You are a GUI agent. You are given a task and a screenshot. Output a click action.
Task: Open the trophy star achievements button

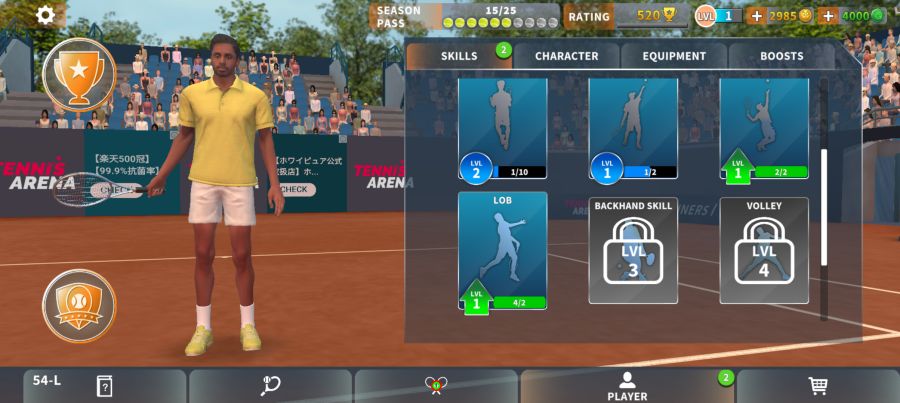pyautogui.click(x=78, y=73)
